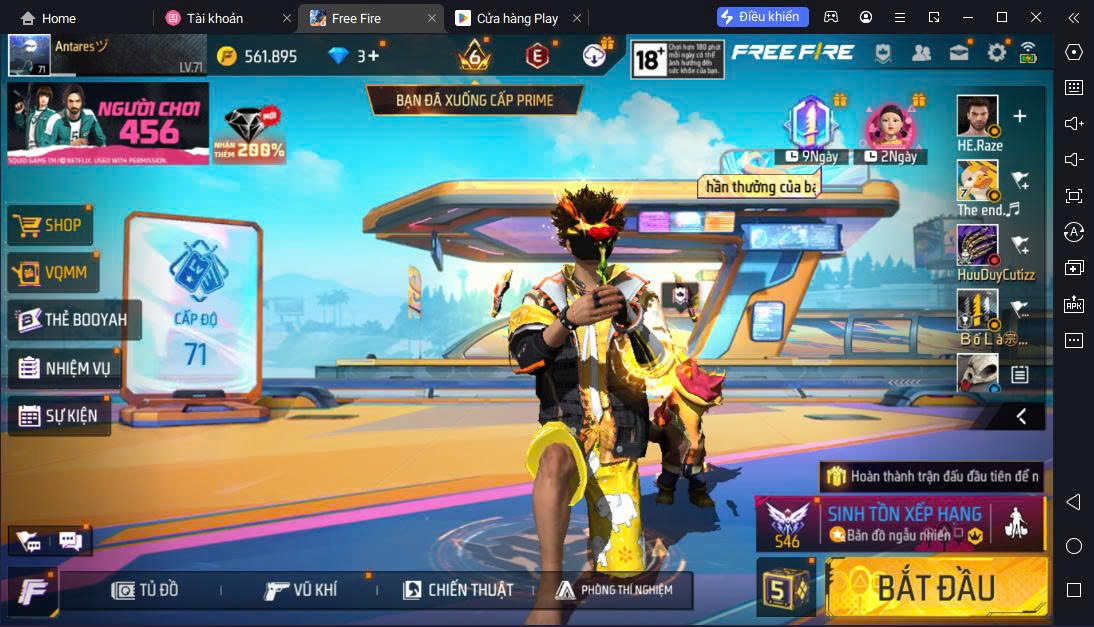Viewport: 1094px width, 627px height.
Task: Open Antares player profile
Action: coord(30,56)
